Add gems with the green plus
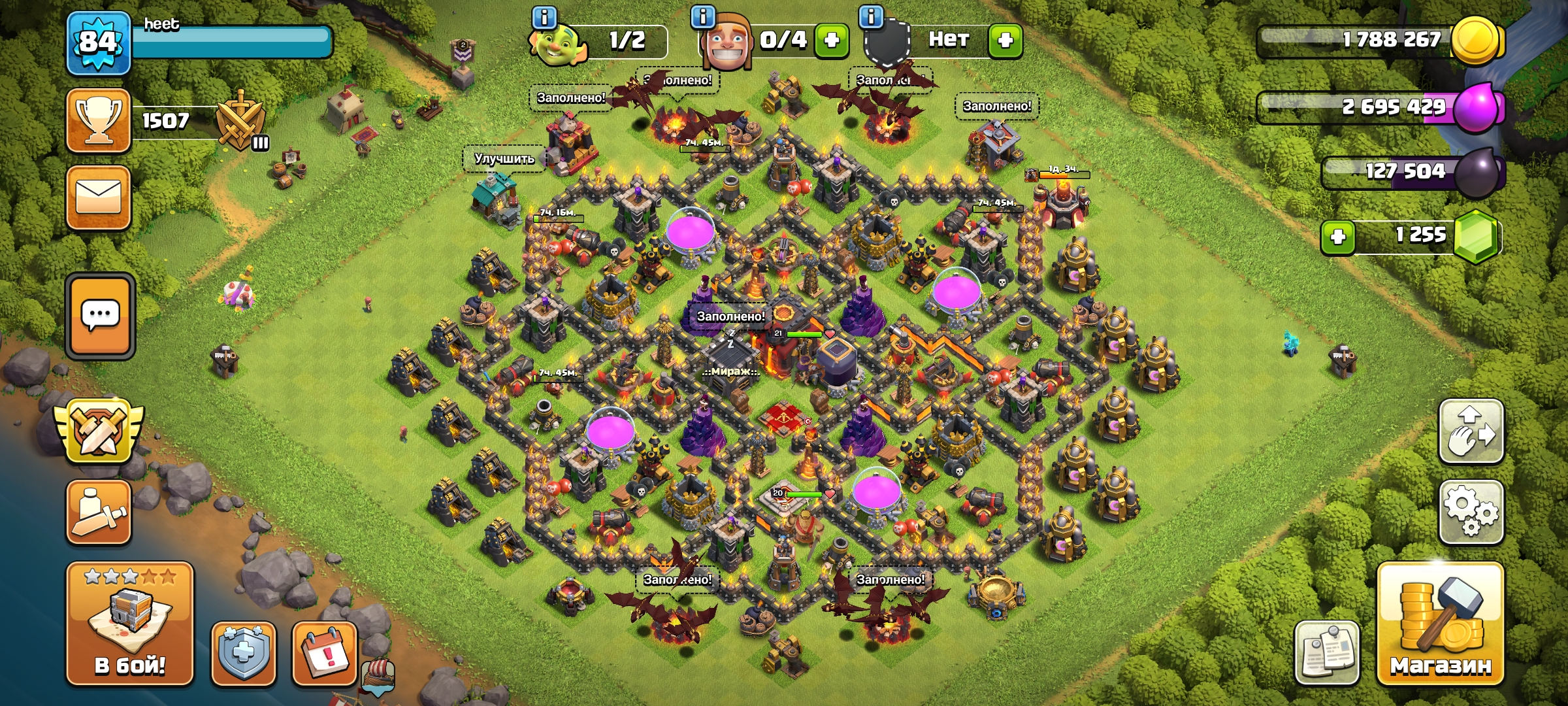The image size is (1568, 706). tap(1337, 237)
